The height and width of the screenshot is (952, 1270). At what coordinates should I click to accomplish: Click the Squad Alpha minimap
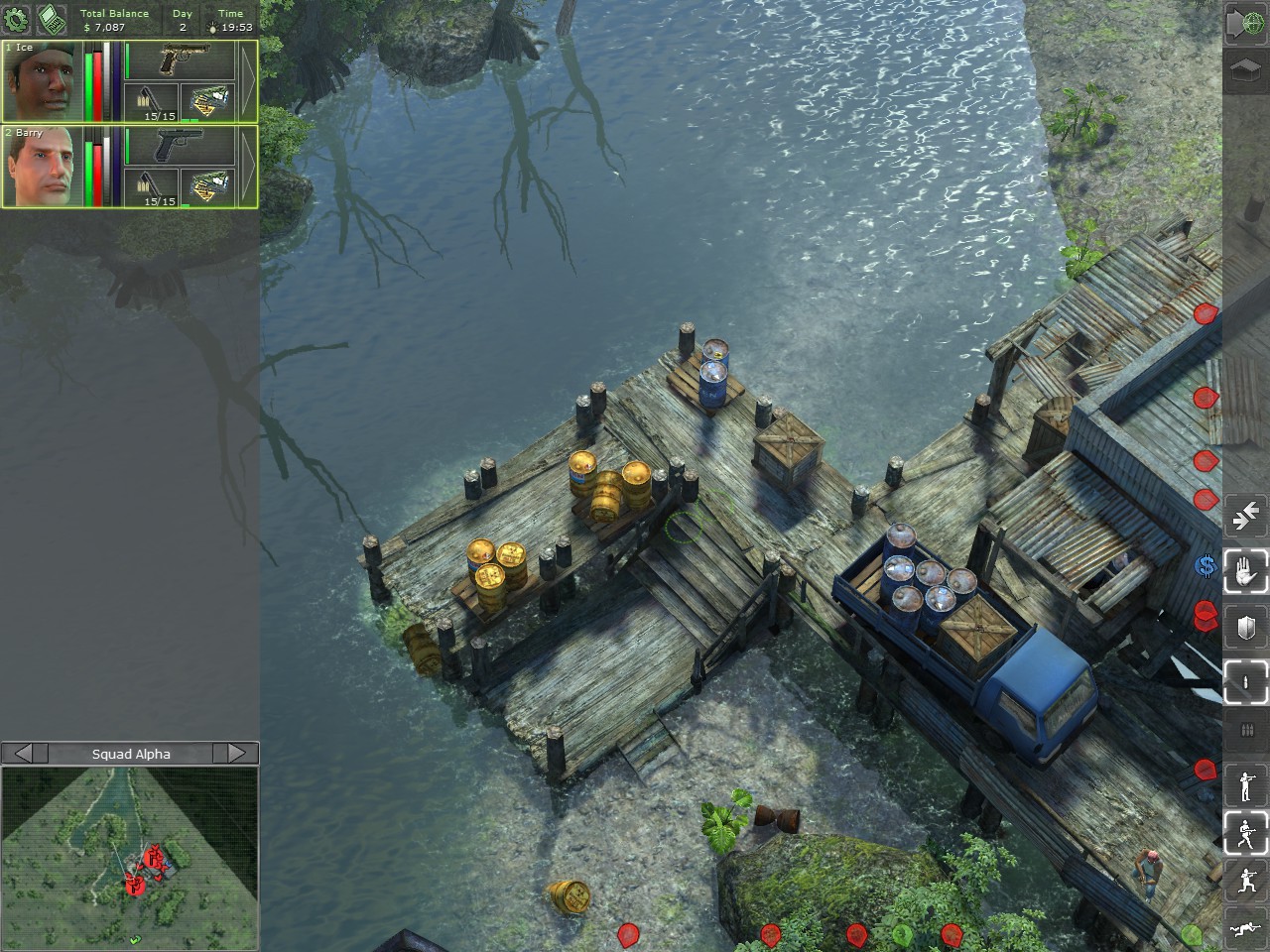tap(130, 857)
